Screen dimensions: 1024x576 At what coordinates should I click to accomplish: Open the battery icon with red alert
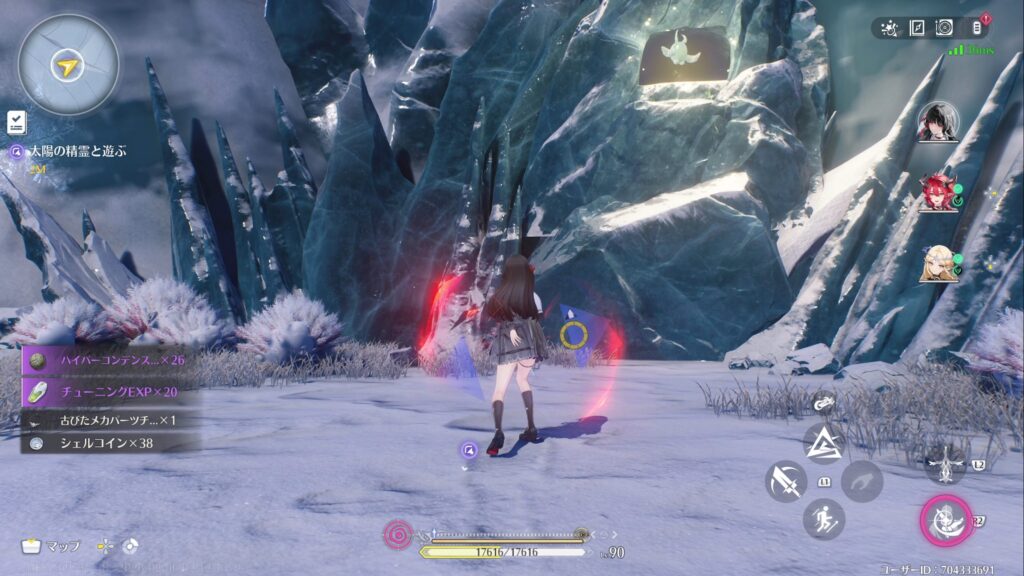click(x=977, y=28)
